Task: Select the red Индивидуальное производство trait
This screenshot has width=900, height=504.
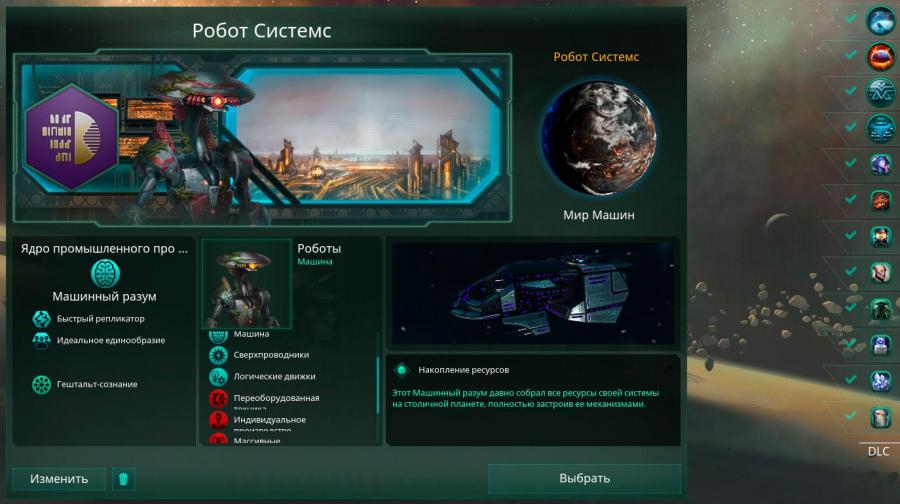Action: point(218,420)
